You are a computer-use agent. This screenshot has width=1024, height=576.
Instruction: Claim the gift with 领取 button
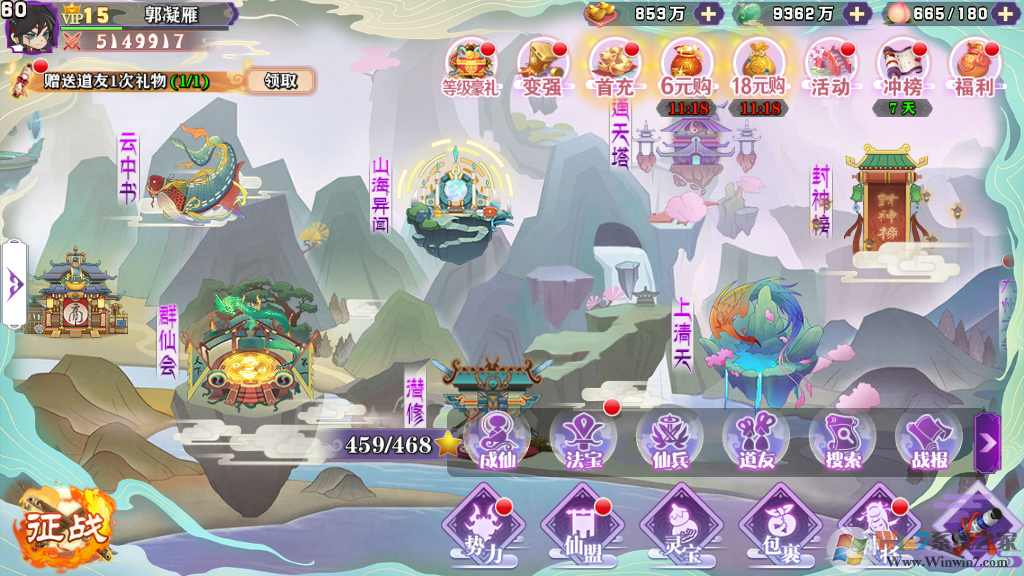coord(281,81)
